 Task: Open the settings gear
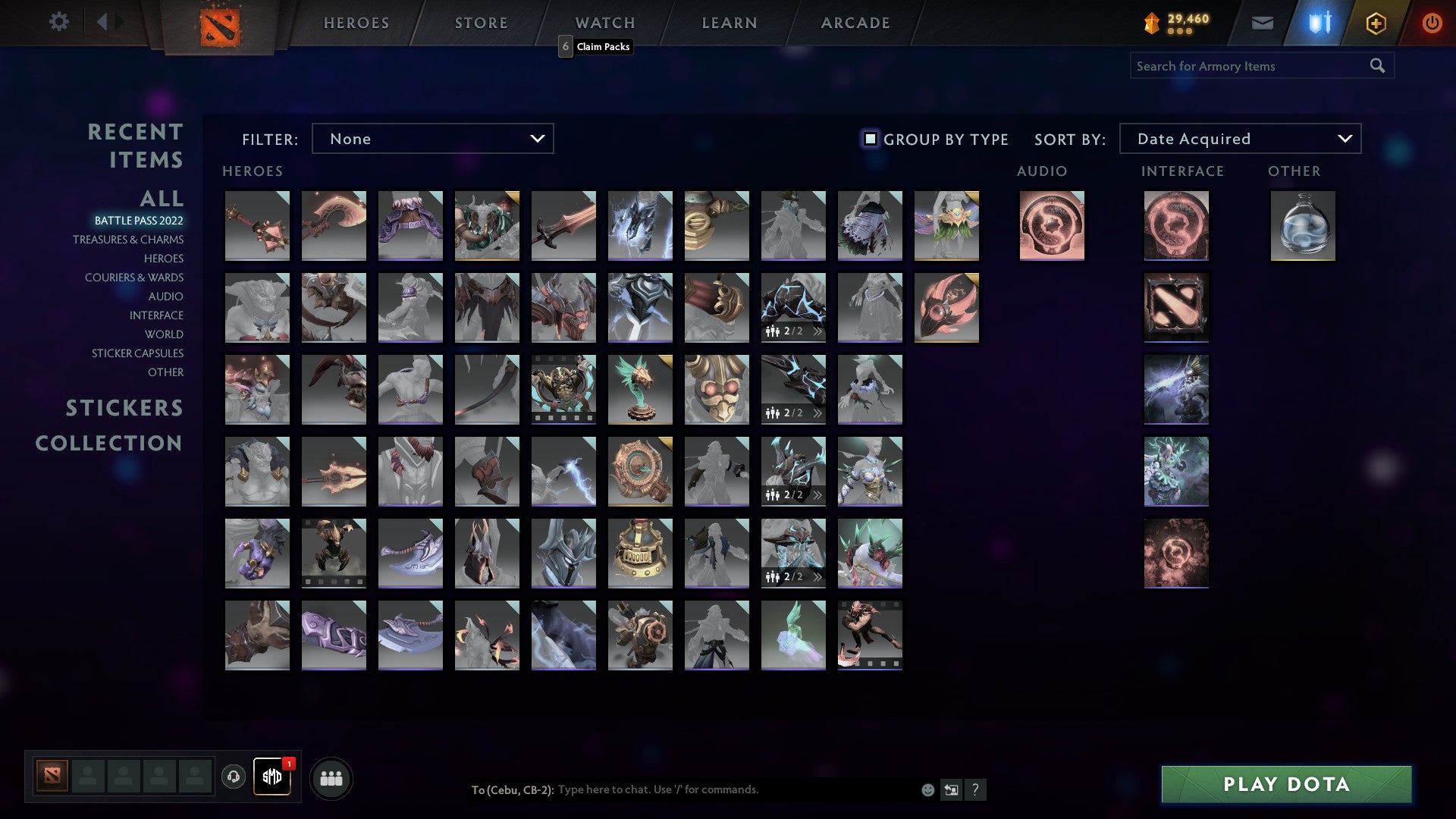pos(59,22)
